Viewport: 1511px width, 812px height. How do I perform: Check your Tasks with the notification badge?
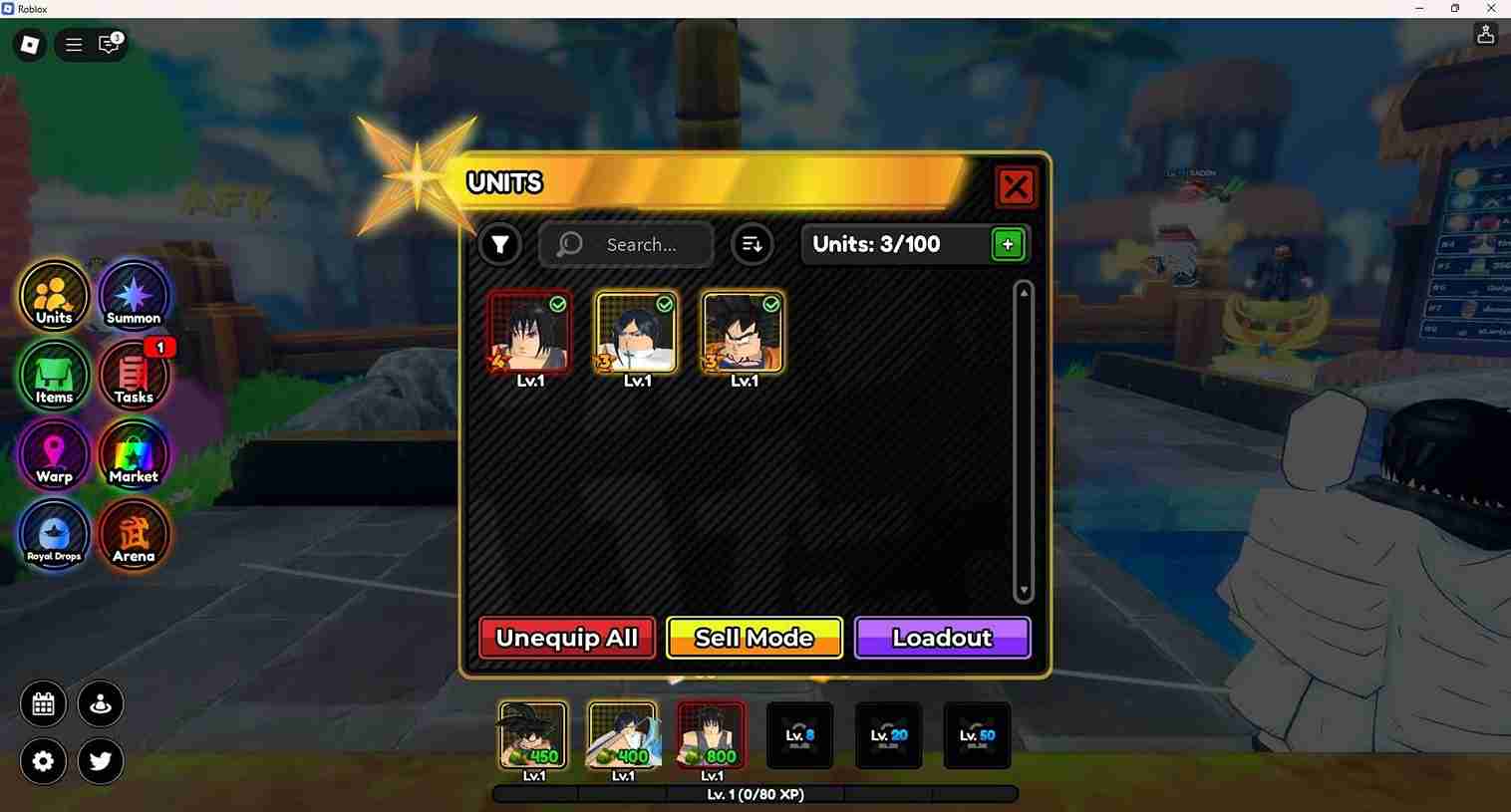[134, 376]
